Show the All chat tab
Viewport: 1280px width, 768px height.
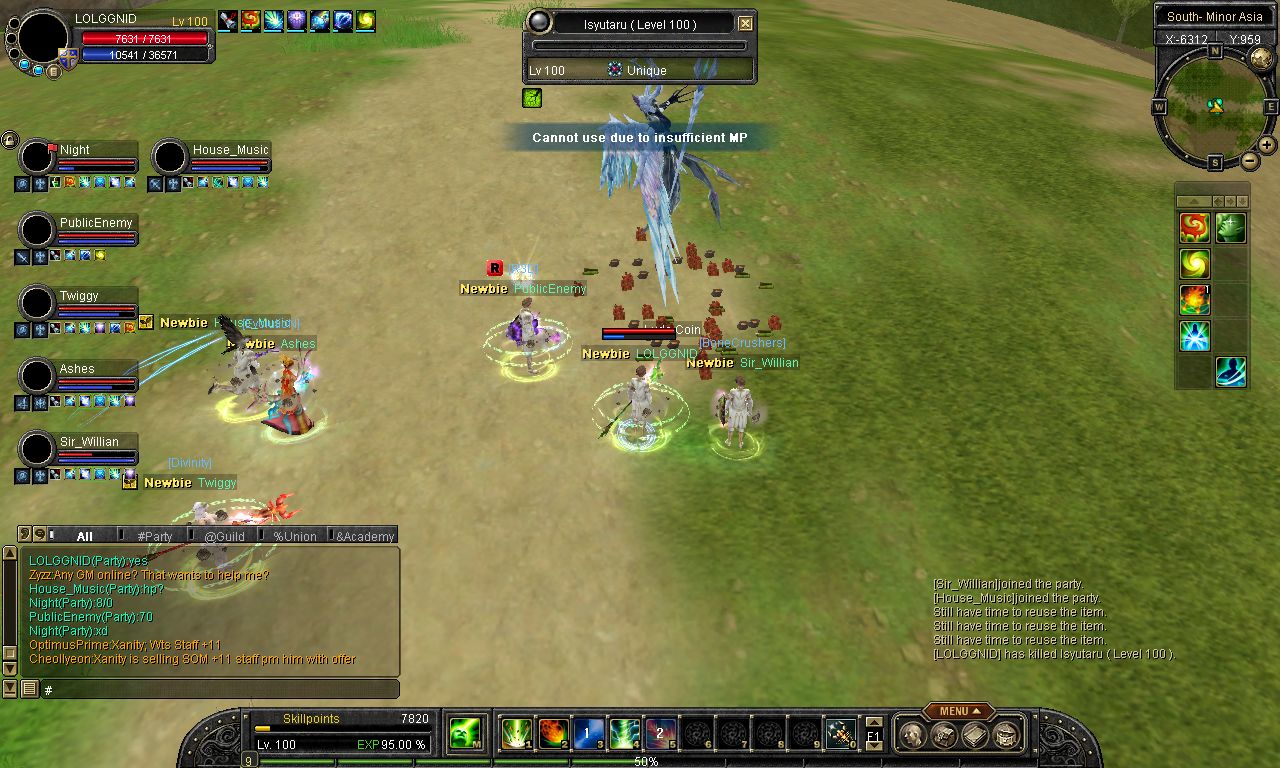[x=84, y=536]
